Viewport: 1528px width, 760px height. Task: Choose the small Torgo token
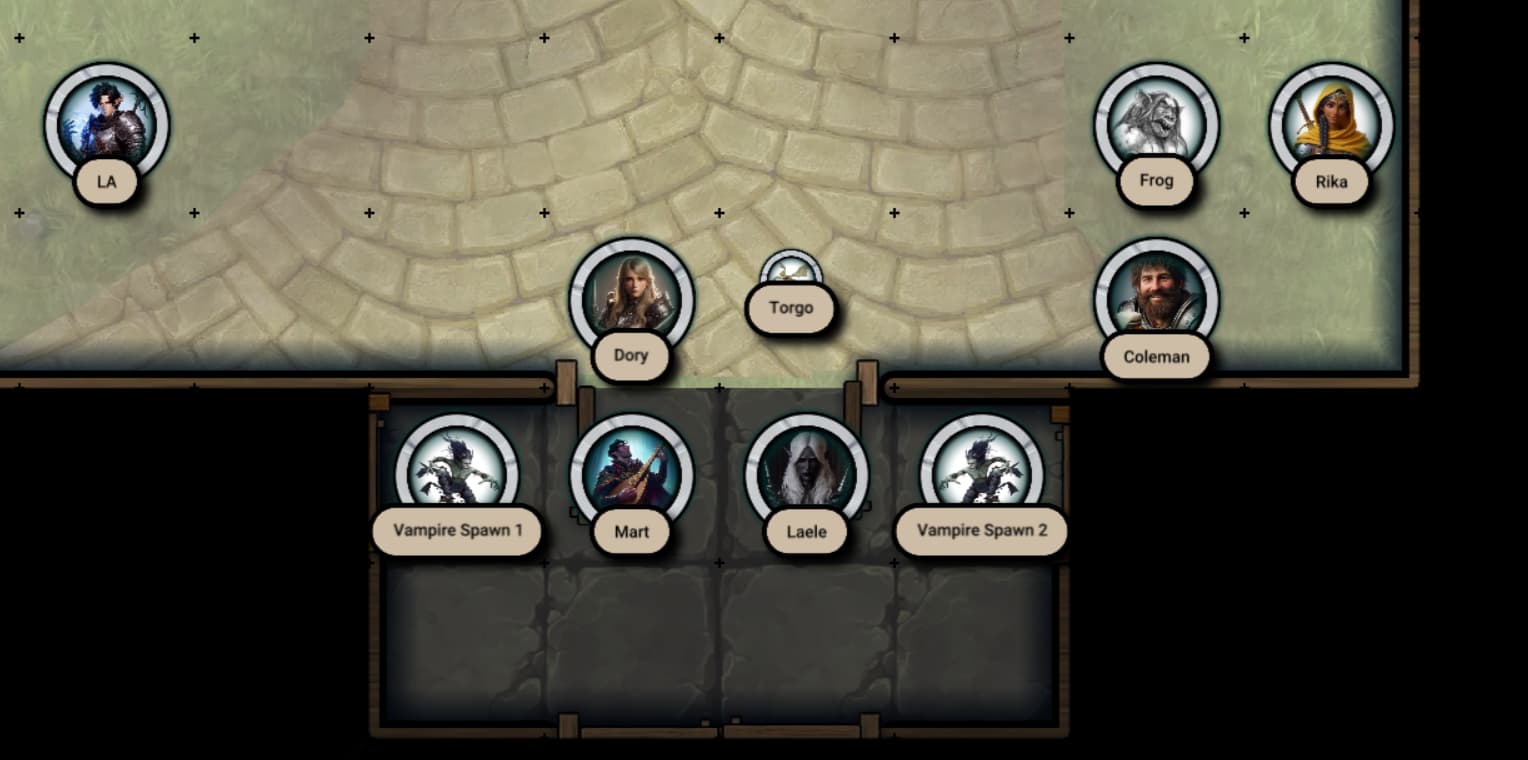tap(791, 270)
